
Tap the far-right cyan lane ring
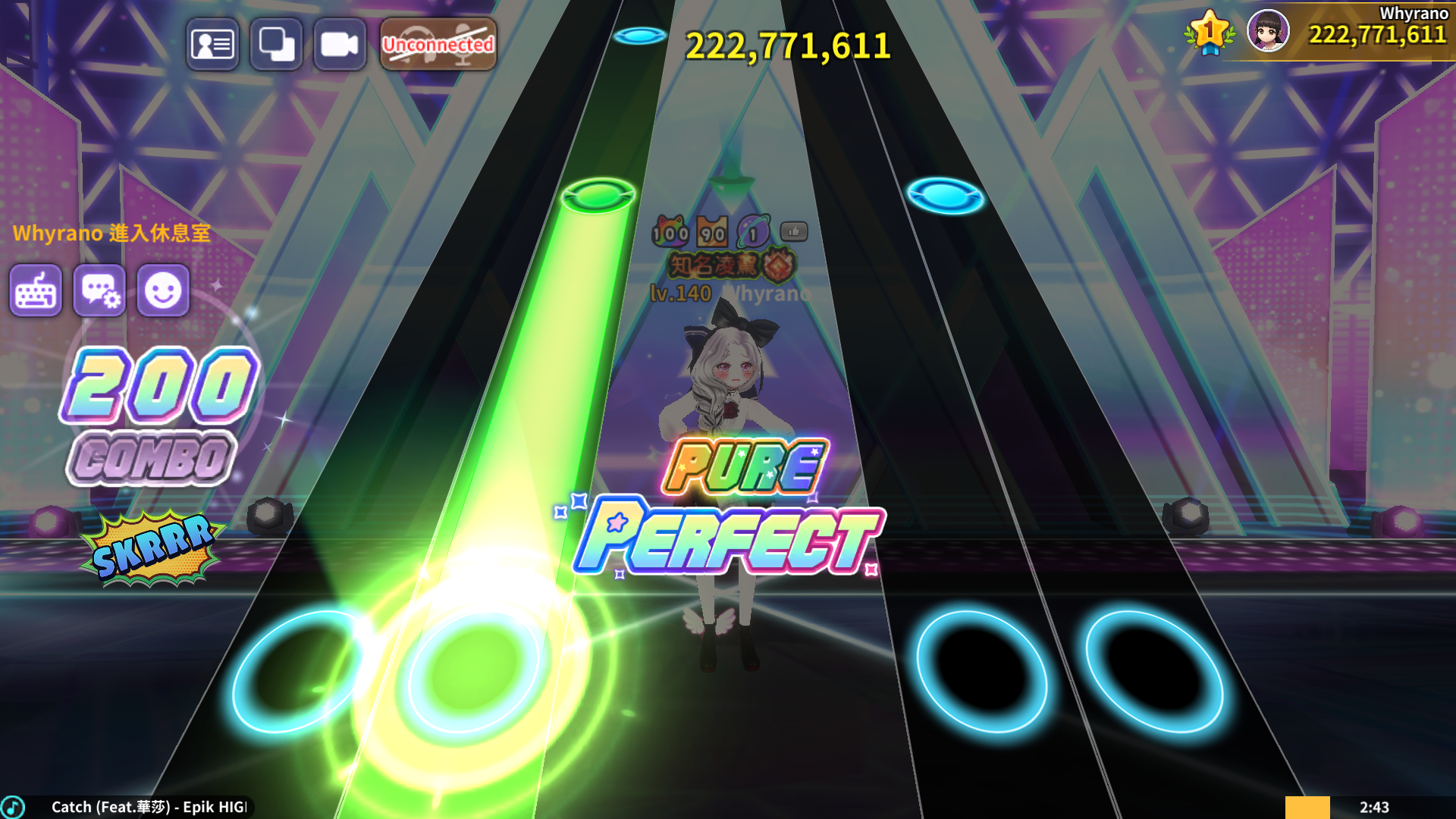pos(1153,672)
